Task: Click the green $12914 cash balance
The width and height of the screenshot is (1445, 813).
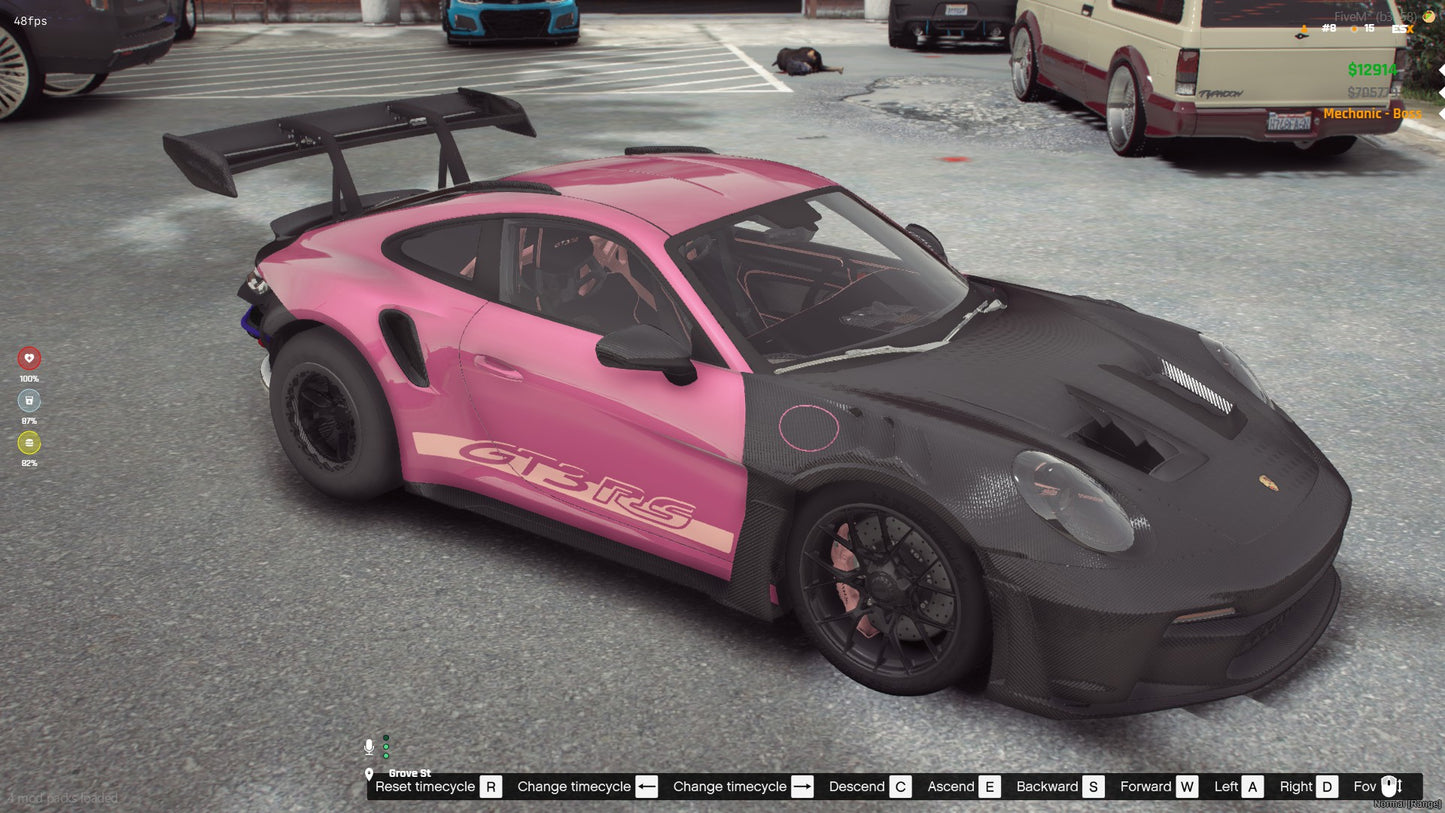Action: [x=1372, y=70]
